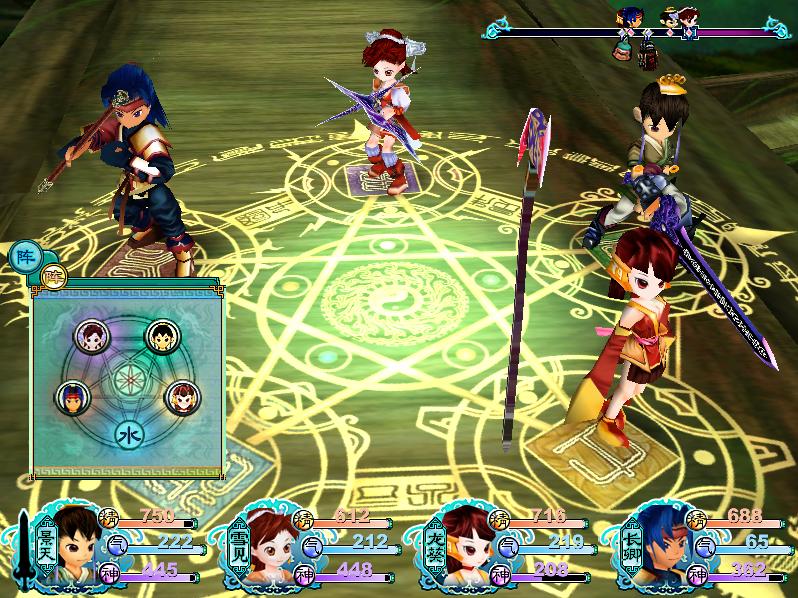Select Jingtian's portrait in the formation circle

click(160, 336)
